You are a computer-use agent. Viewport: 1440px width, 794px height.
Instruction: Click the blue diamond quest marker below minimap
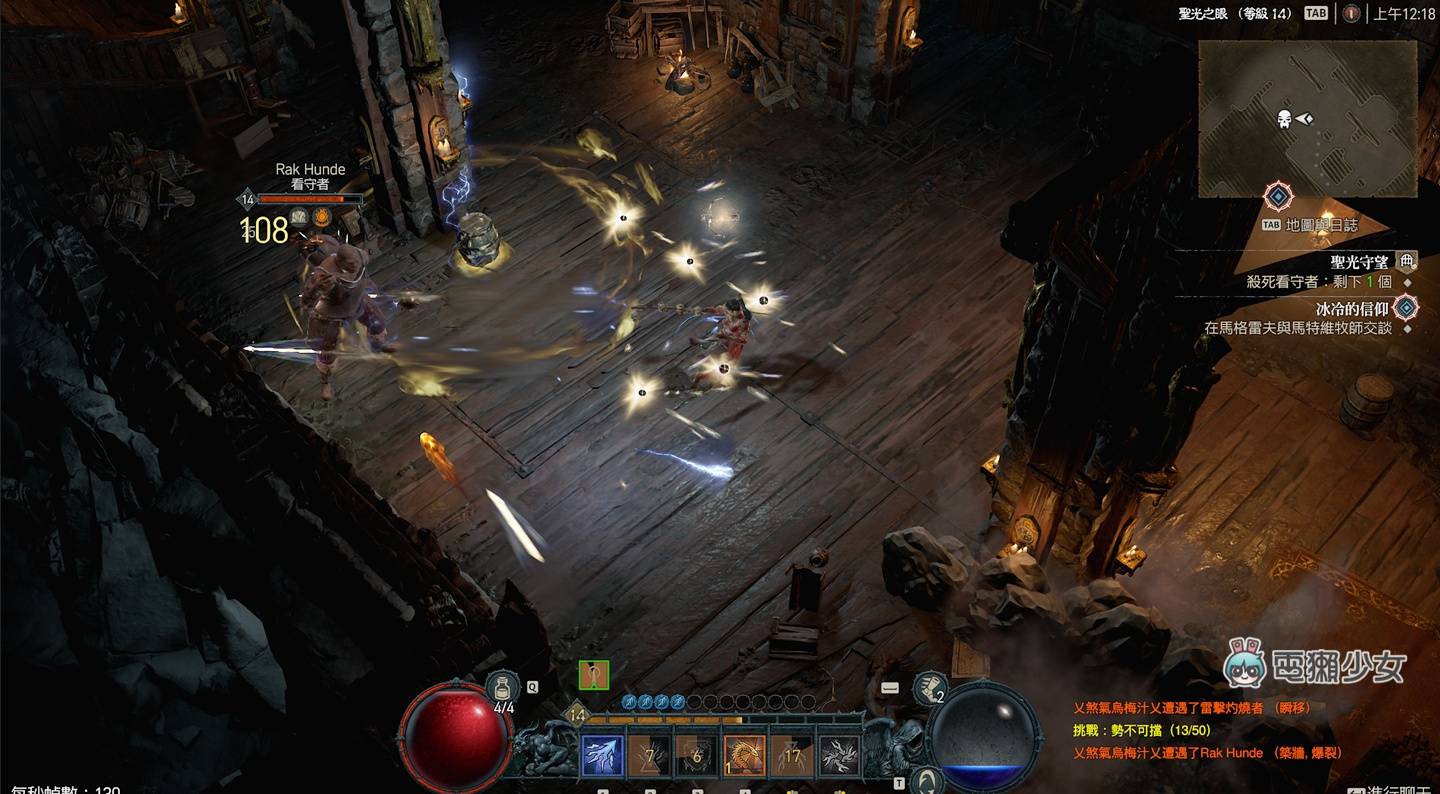coord(1278,195)
